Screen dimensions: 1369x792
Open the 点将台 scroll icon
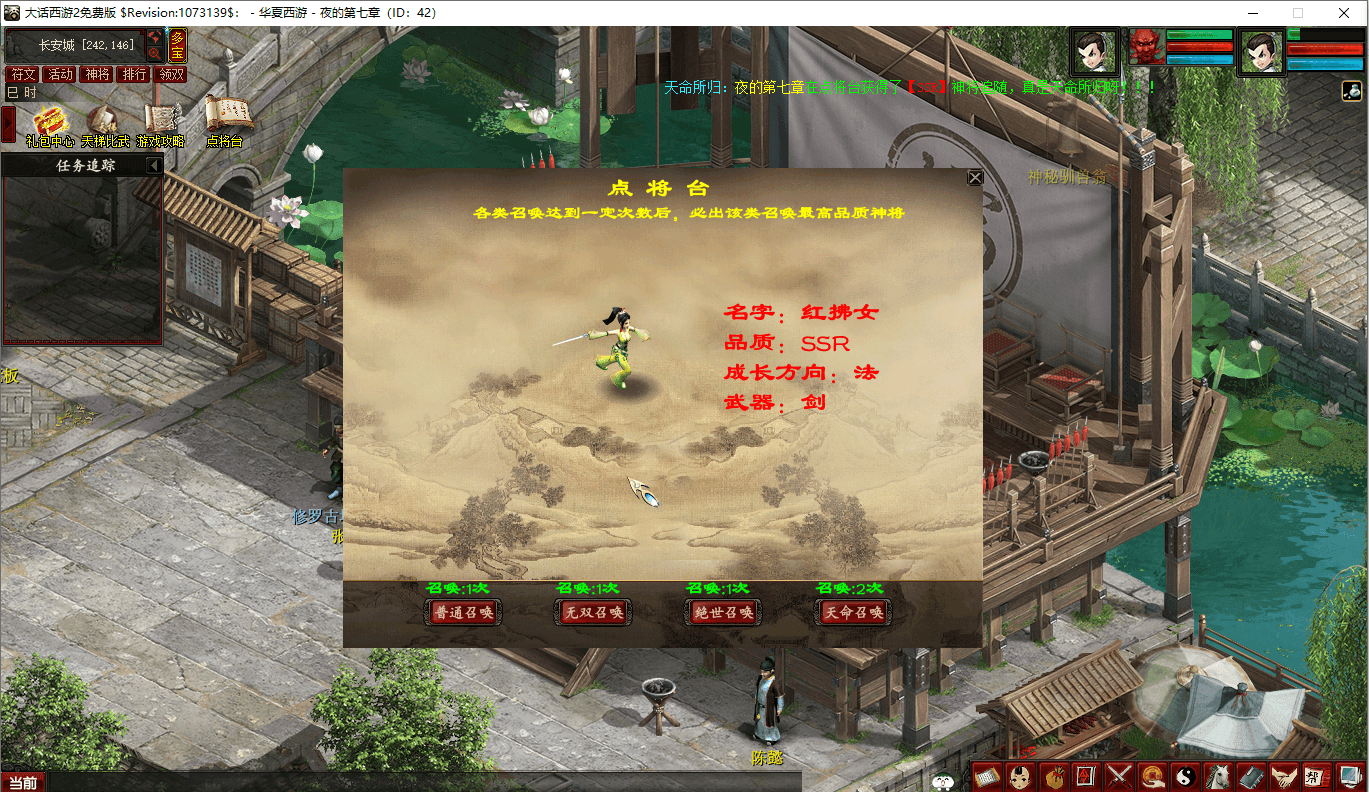click(x=225, y=120)
